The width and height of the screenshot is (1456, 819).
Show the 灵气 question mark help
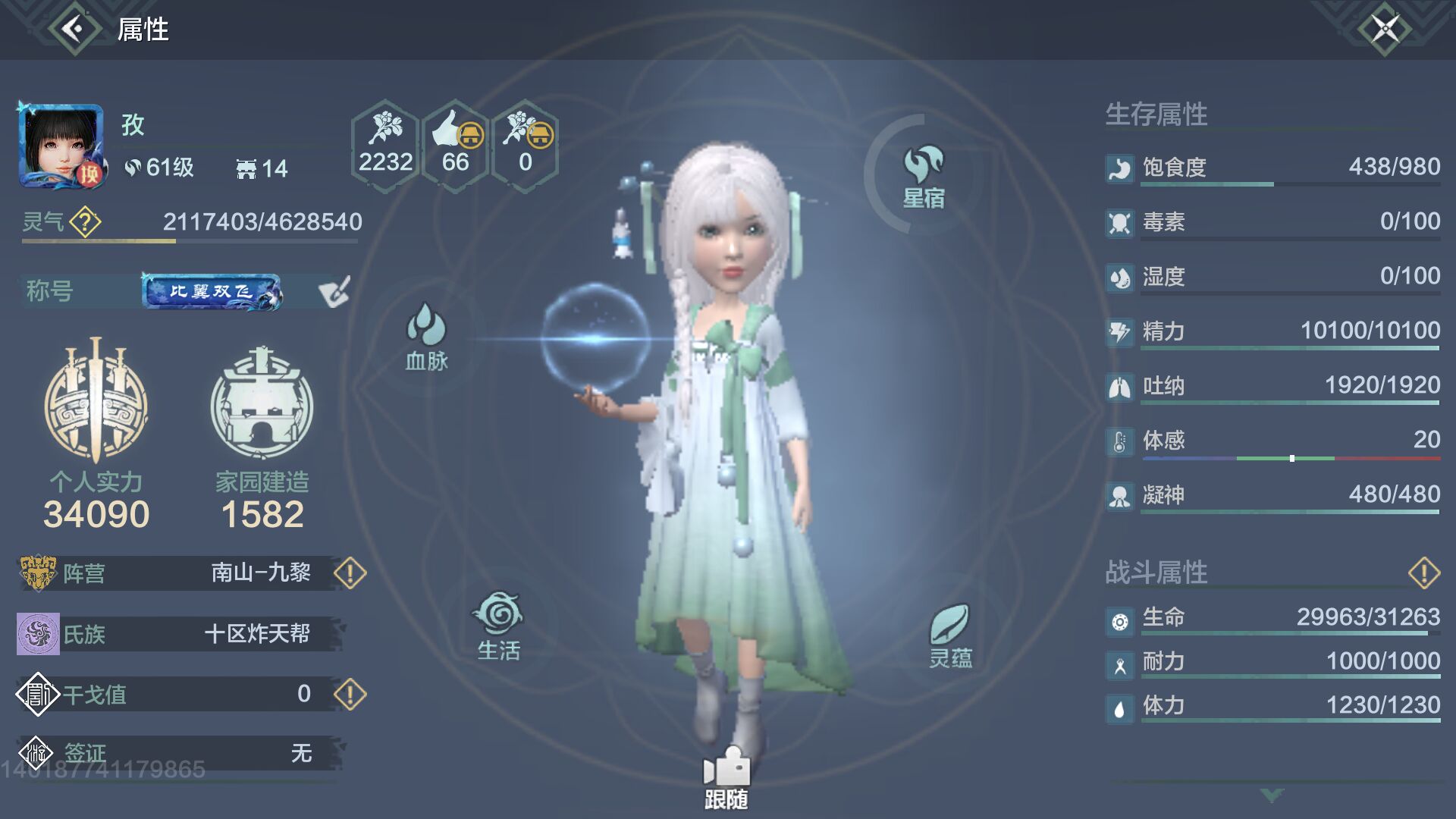[x=85, y=222]
